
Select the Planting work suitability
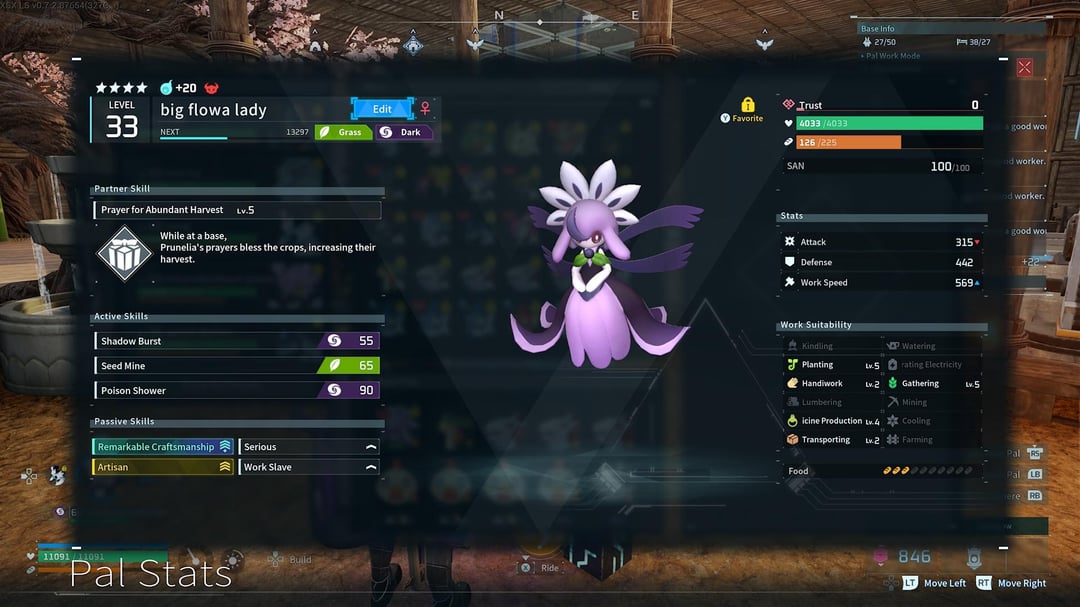tap(832, 365)
